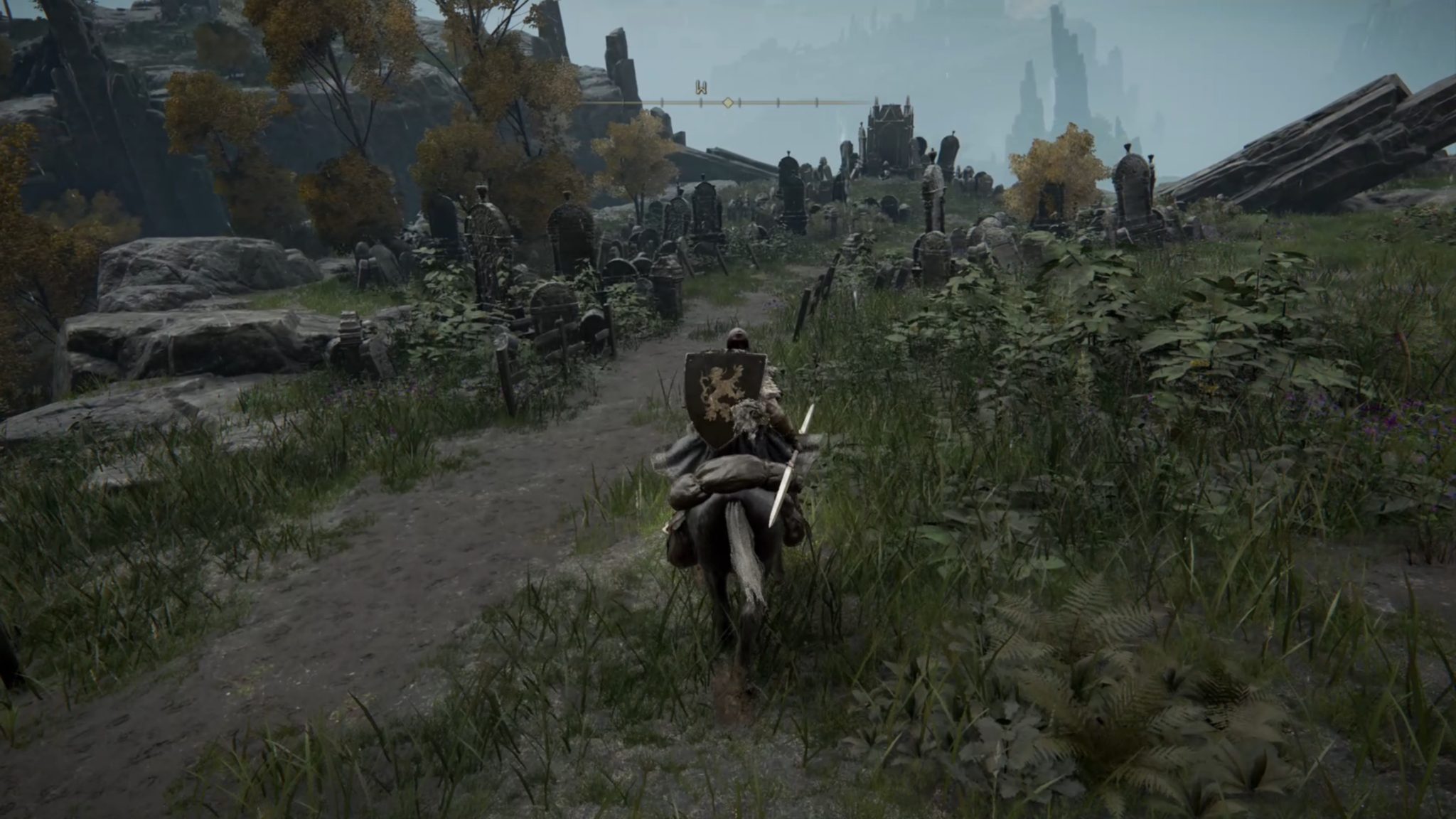Click the diamond marker on the compass
Image resolution: width=1456 pixels, height=819 pixels.
(728, 103)
